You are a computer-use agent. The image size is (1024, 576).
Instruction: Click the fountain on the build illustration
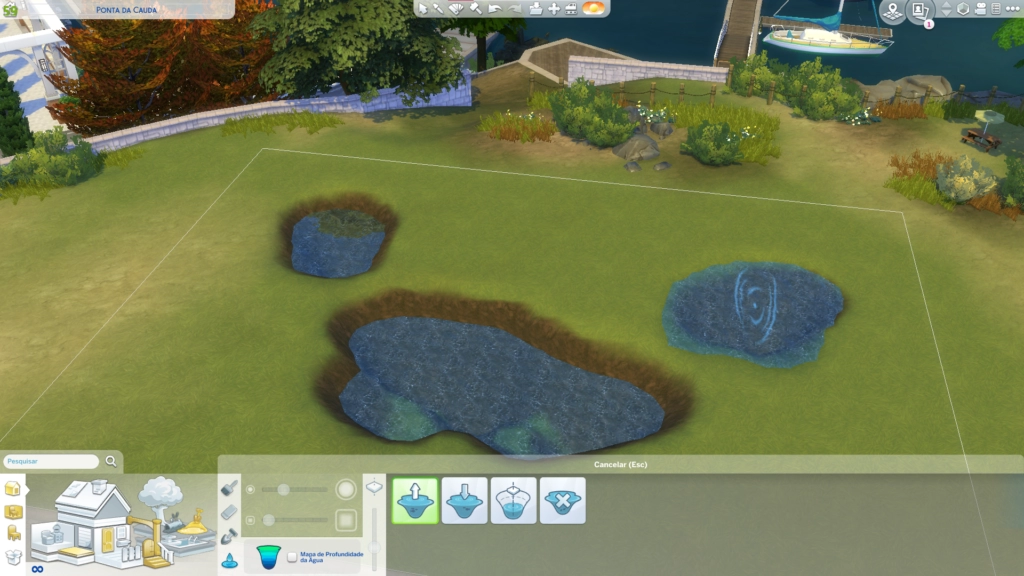click(193, 524)
